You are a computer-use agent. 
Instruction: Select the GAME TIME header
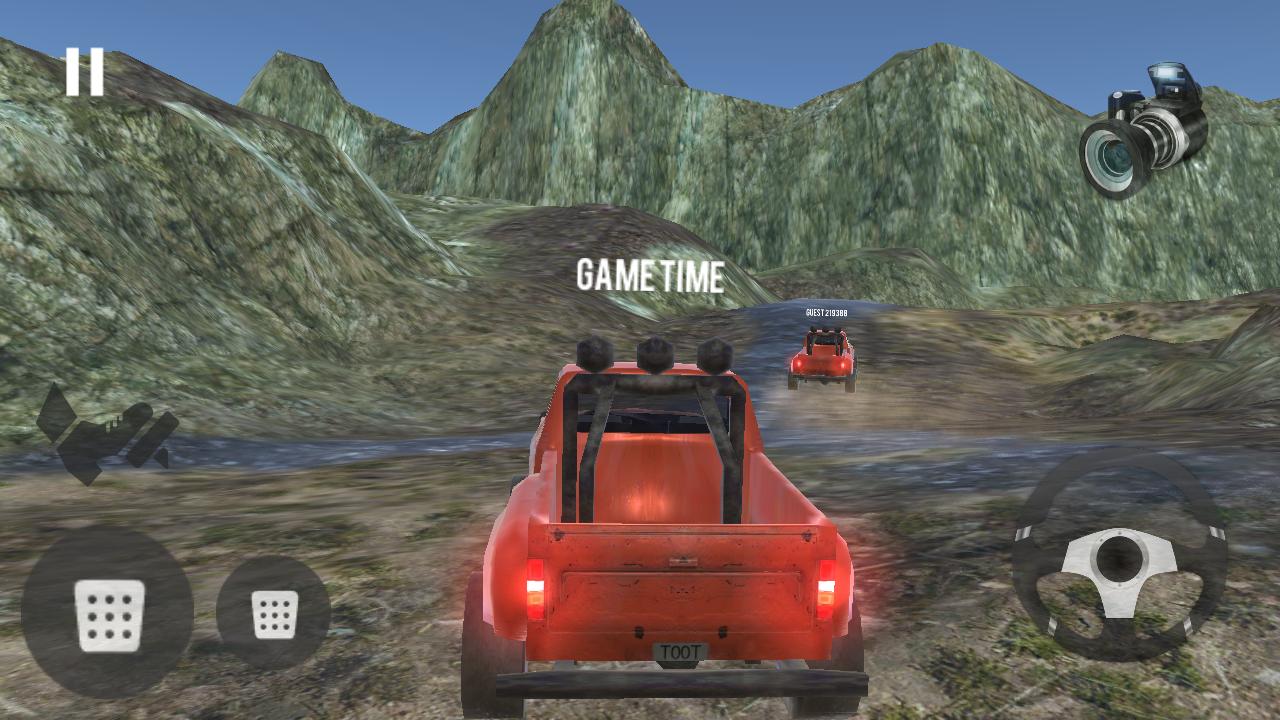click(650, 278)
